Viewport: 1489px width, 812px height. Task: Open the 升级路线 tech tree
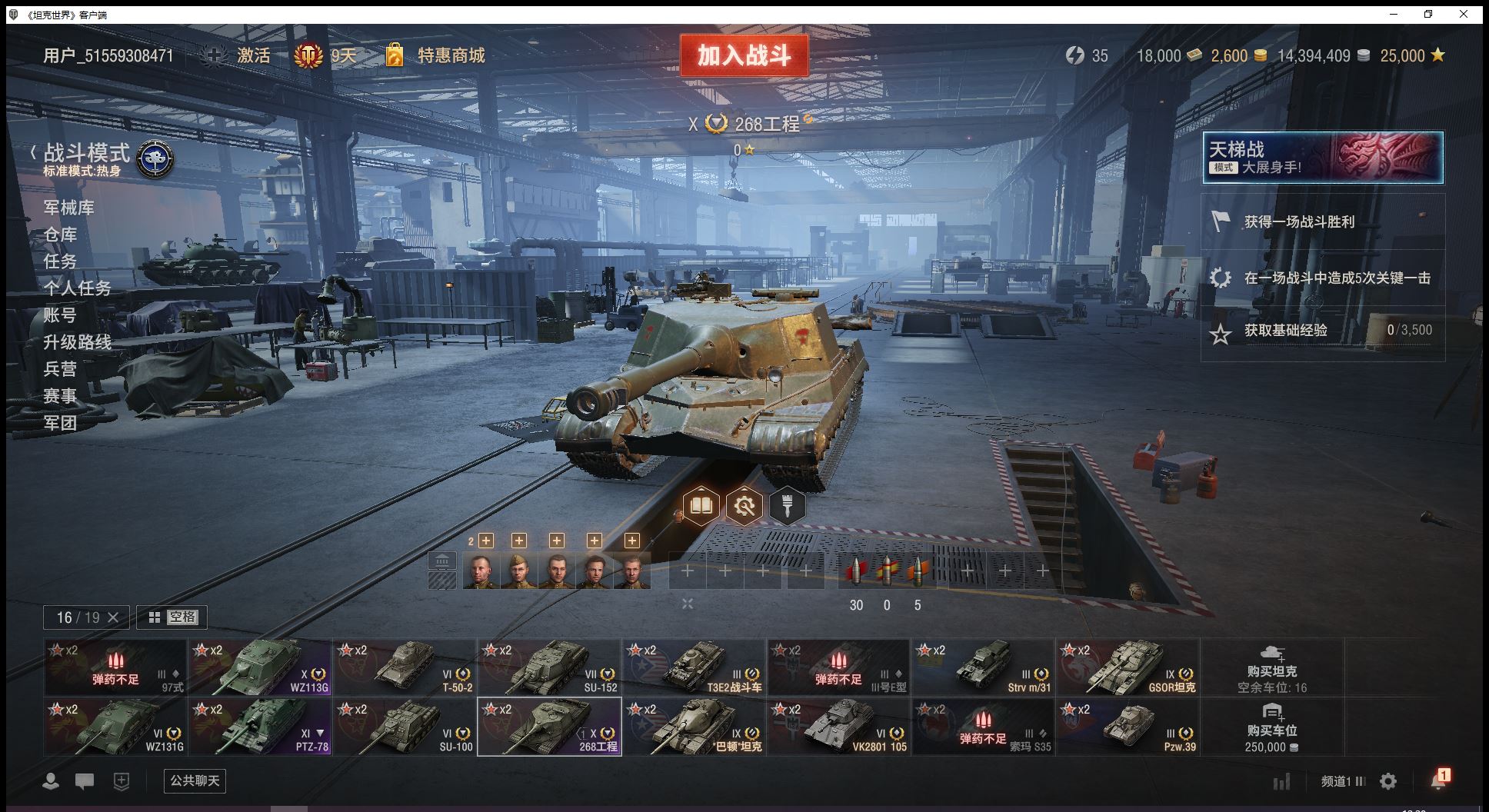click(x=77, y=342)
